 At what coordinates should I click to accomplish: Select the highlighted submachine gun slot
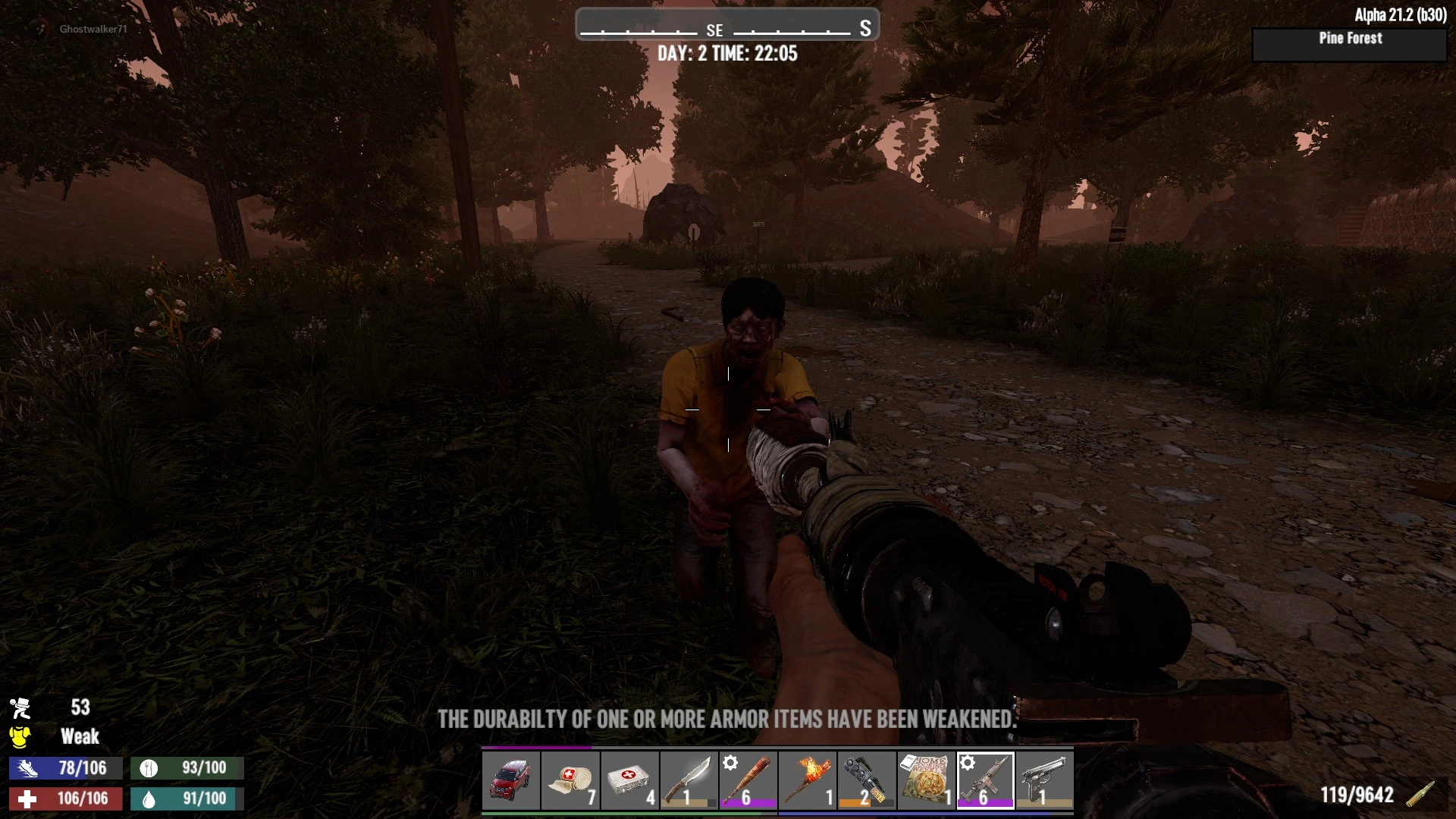pos(985,781)
